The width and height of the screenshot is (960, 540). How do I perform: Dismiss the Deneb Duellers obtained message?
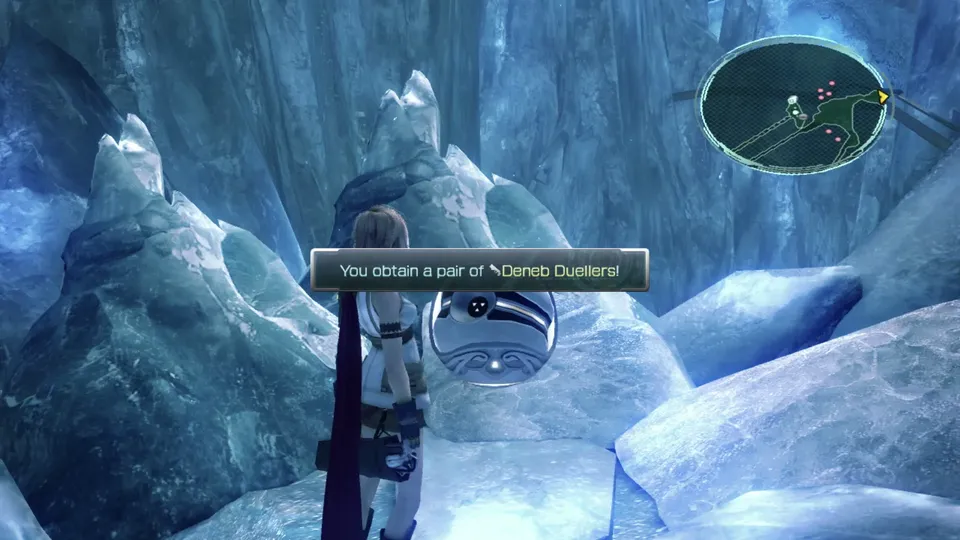coord(479,270)
